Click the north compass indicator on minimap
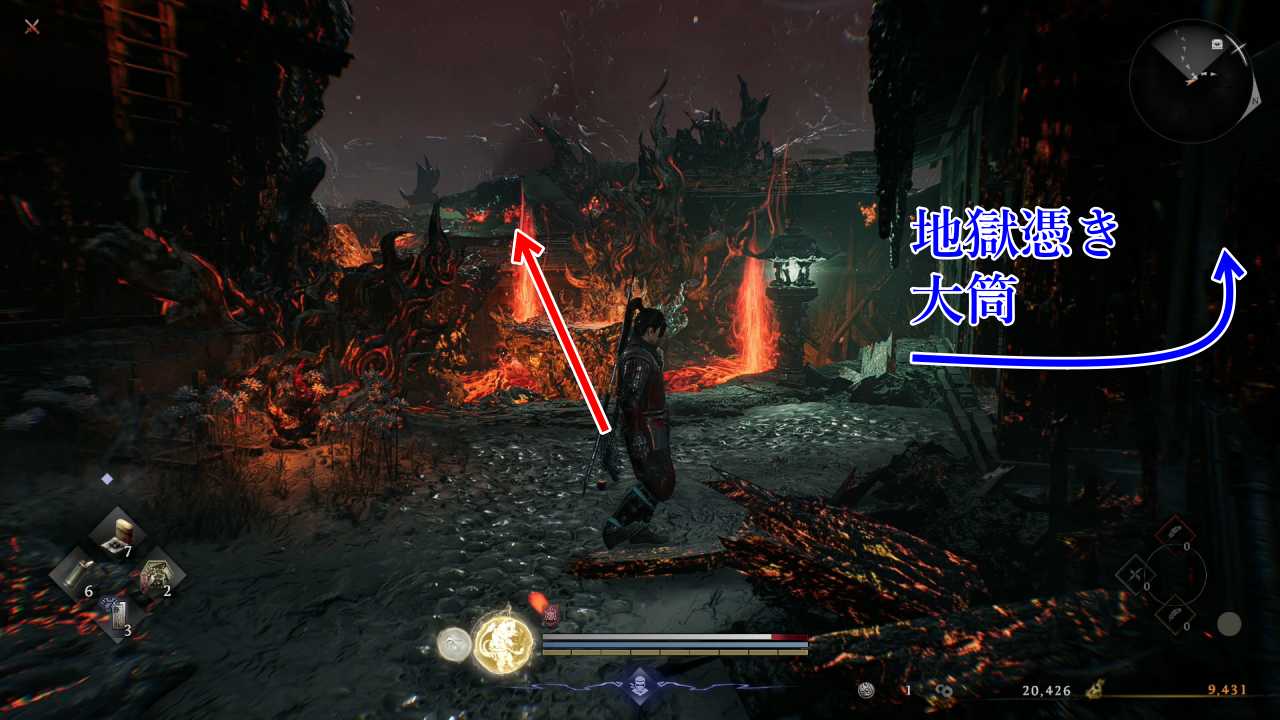This screenshot has width=1280, height=720. point(1254,101)
